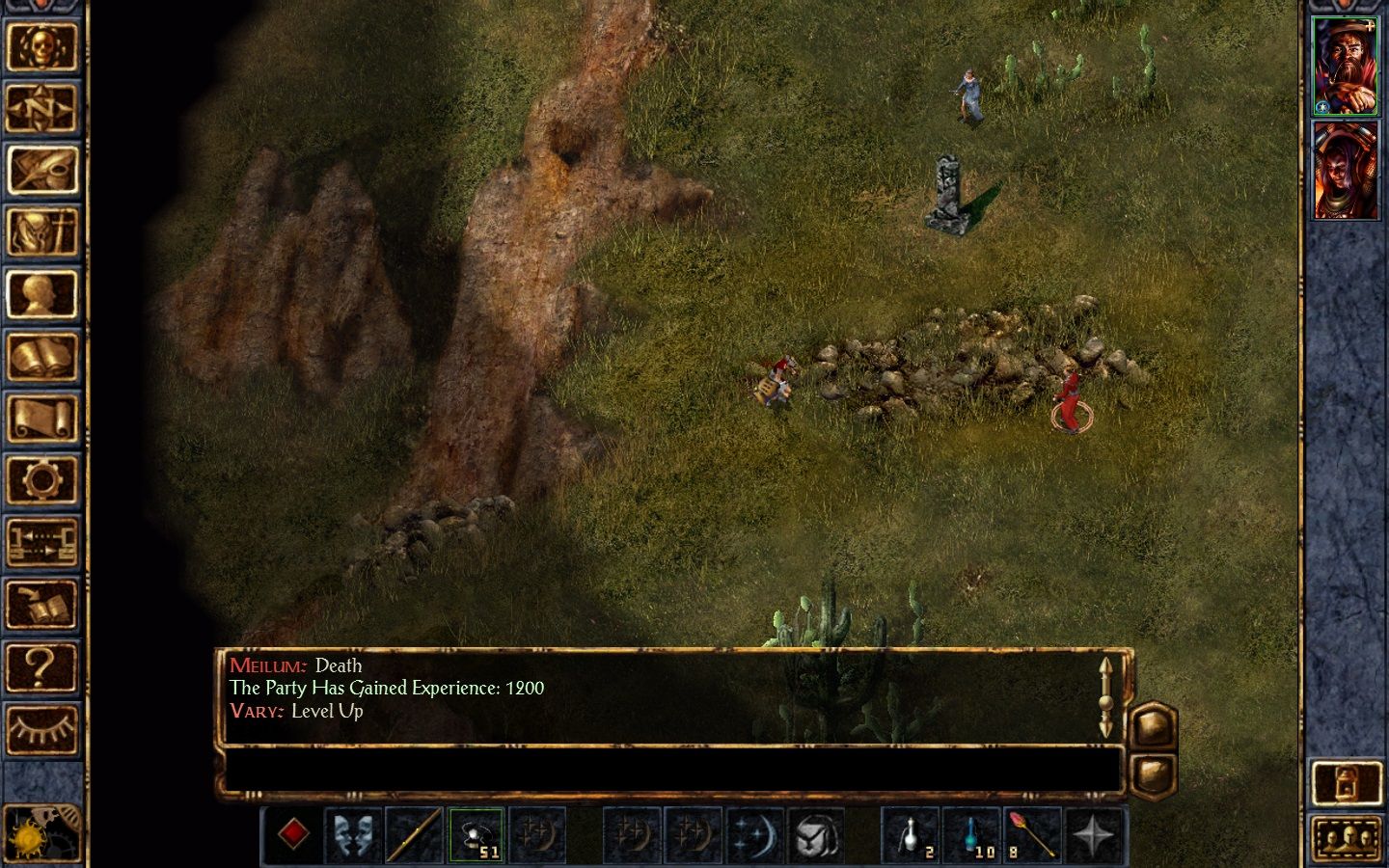
Task: Hide the interface using the closed eye button
Action: click(x=41, y=729)
